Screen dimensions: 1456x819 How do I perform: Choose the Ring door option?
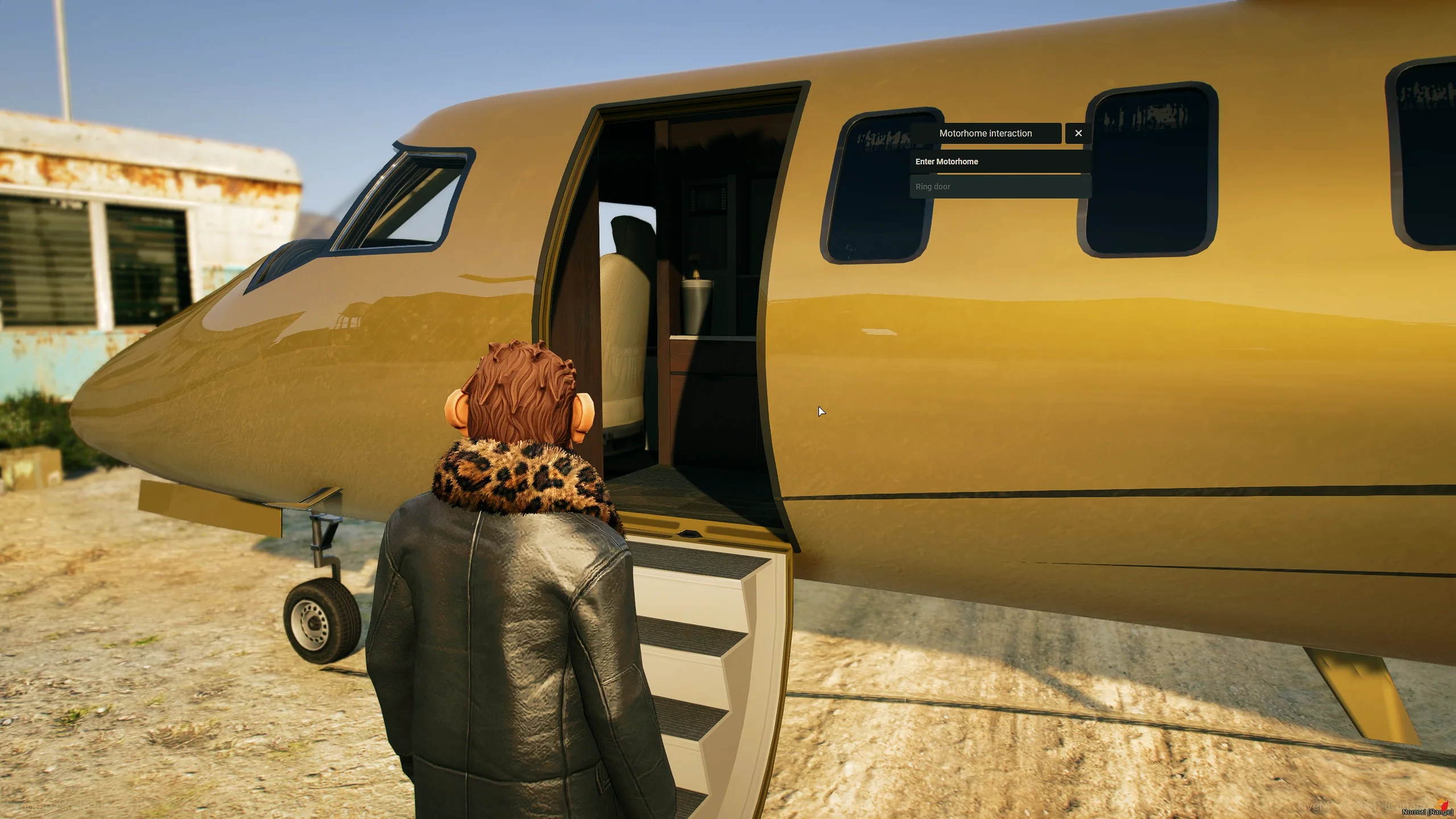click(1000, 187)
